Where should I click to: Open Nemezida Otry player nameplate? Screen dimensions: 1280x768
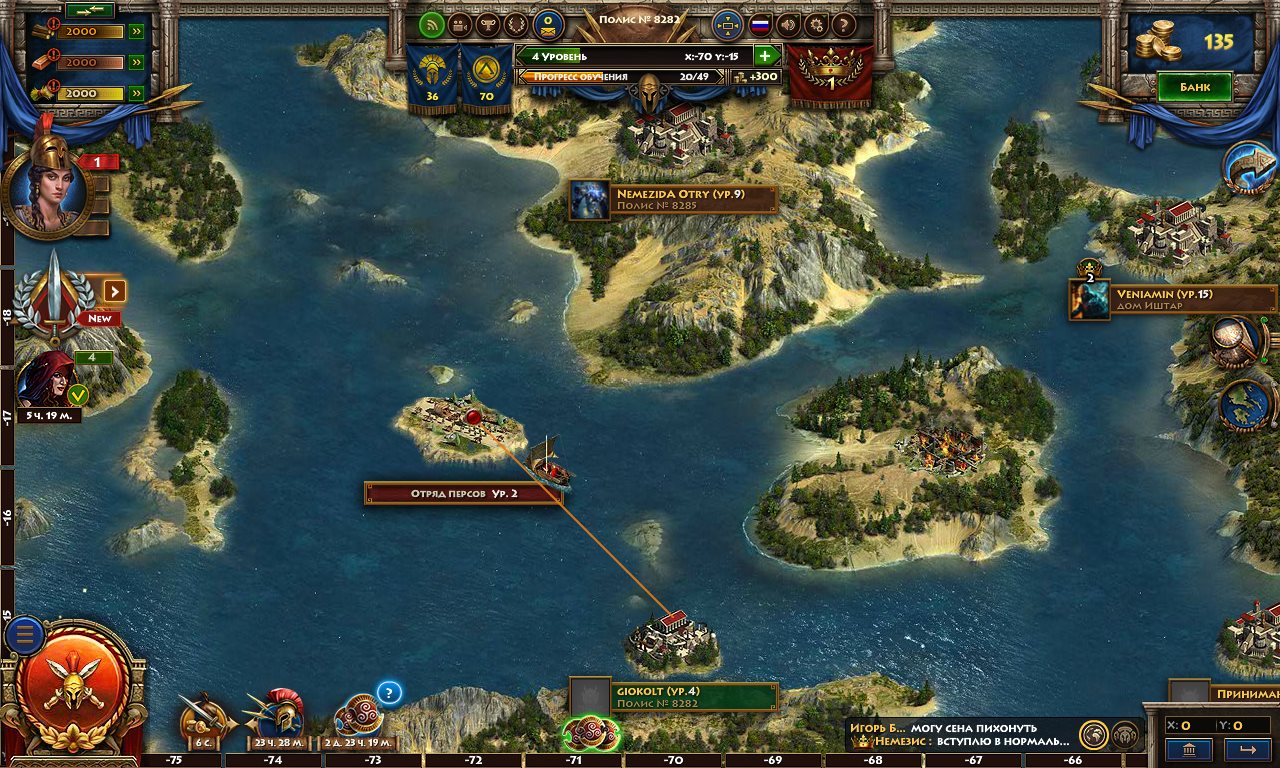coord(673,199)
